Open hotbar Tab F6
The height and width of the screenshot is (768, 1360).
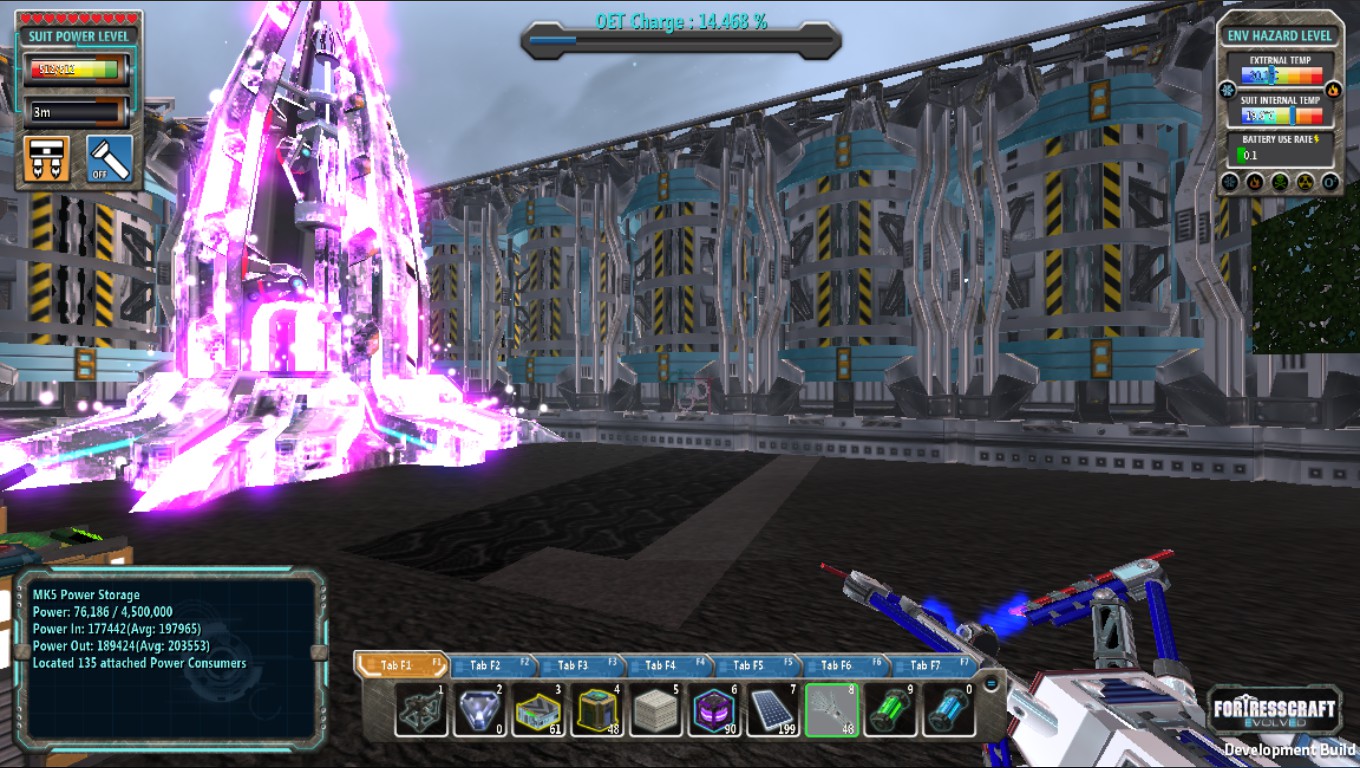click(837, 665)
